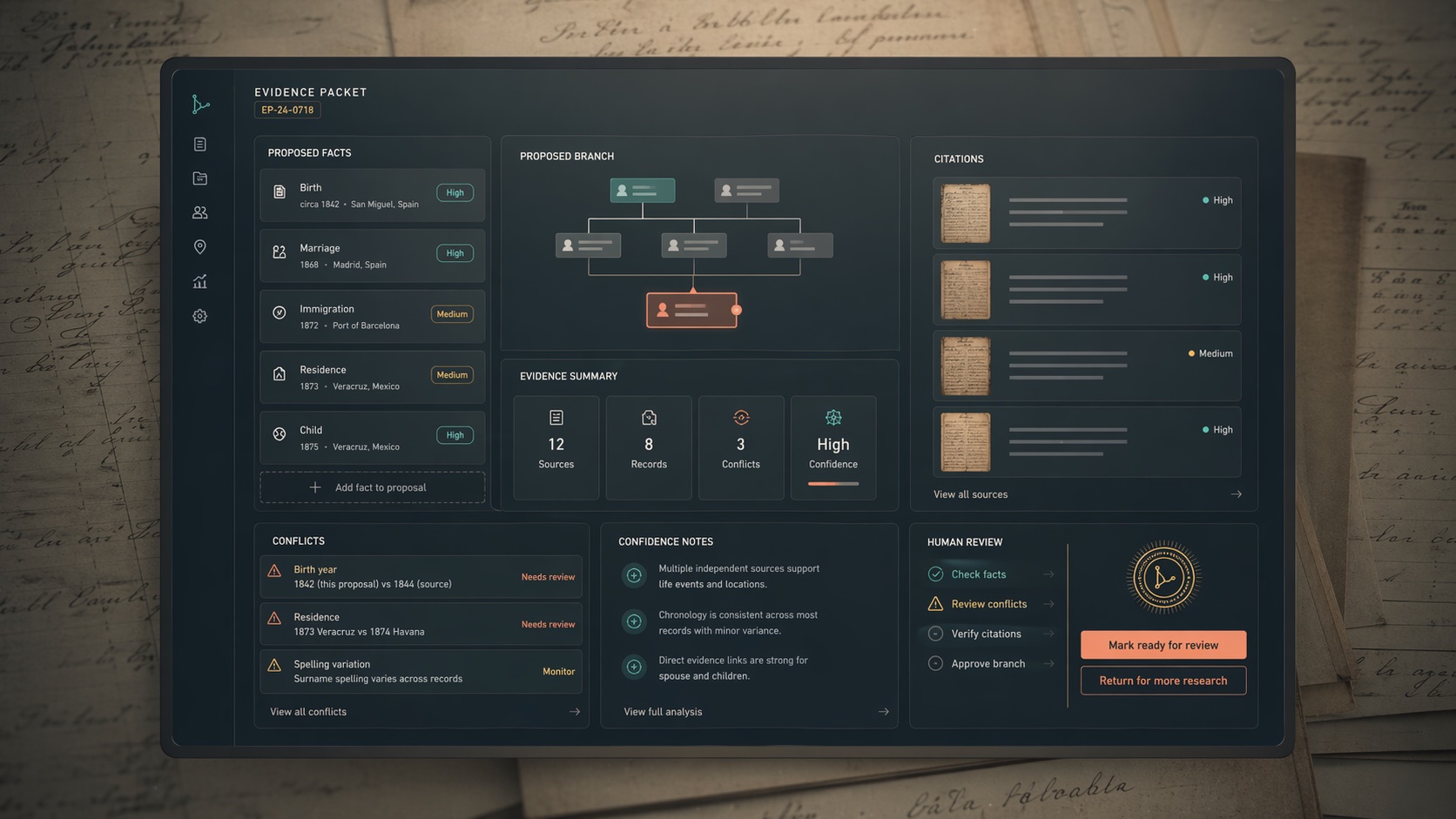The height and width of the screenshot is (819, 1456).
Task: Toggle the Check facts completion checkmark
Action: (934, 574)
